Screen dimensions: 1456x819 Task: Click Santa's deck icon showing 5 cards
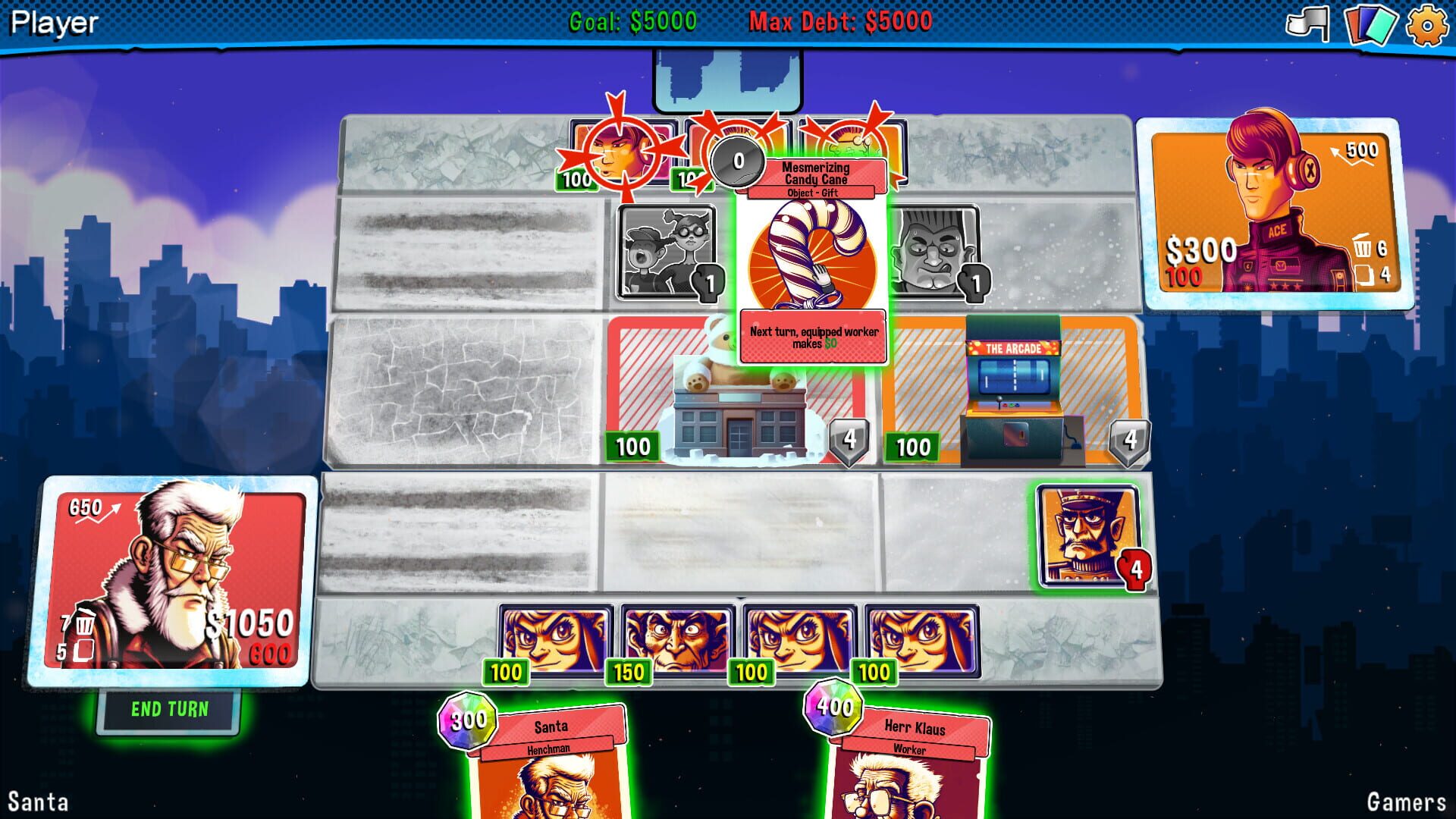coord(85,649)
